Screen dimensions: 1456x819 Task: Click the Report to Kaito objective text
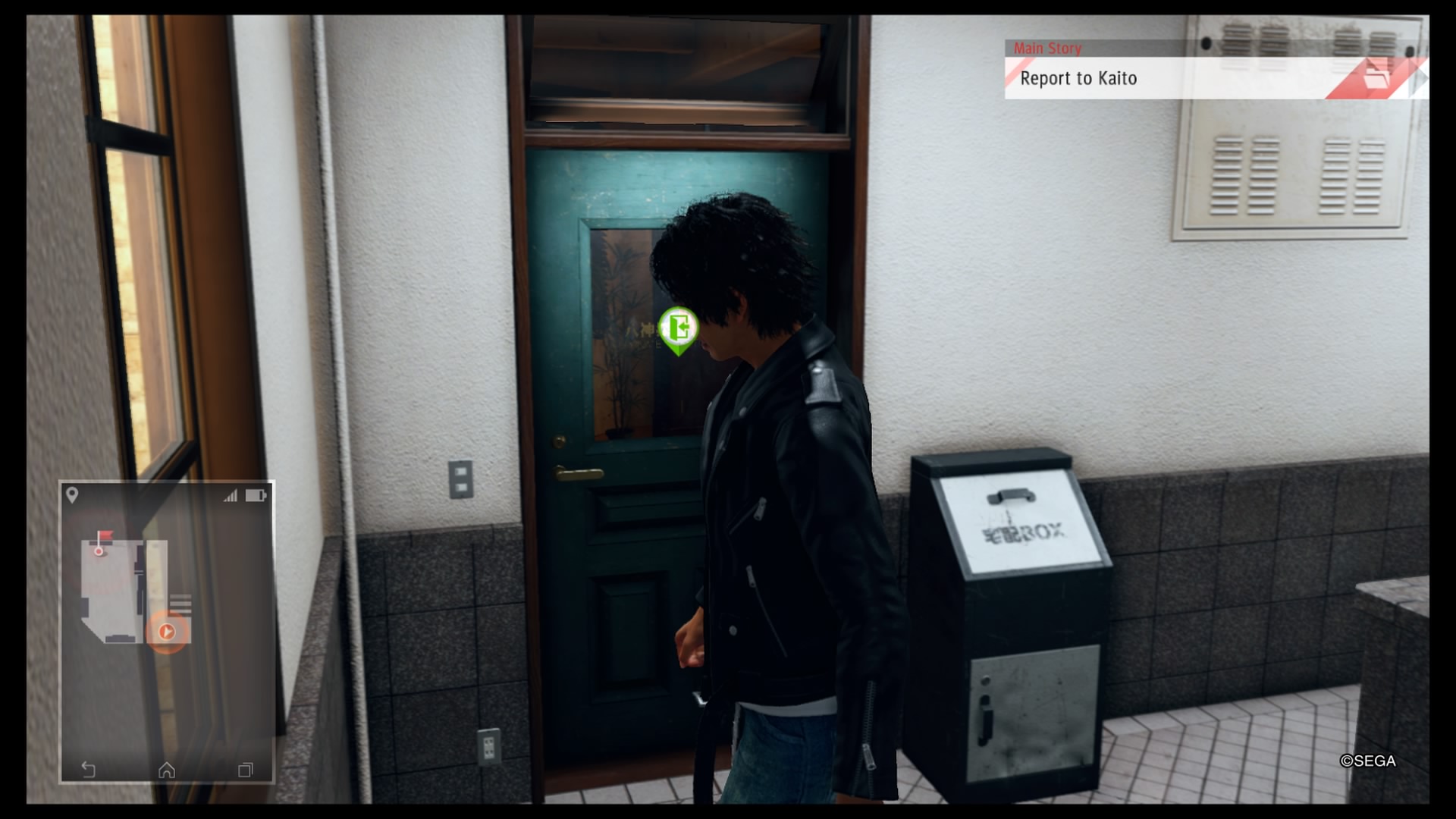tap(1080, 78)
